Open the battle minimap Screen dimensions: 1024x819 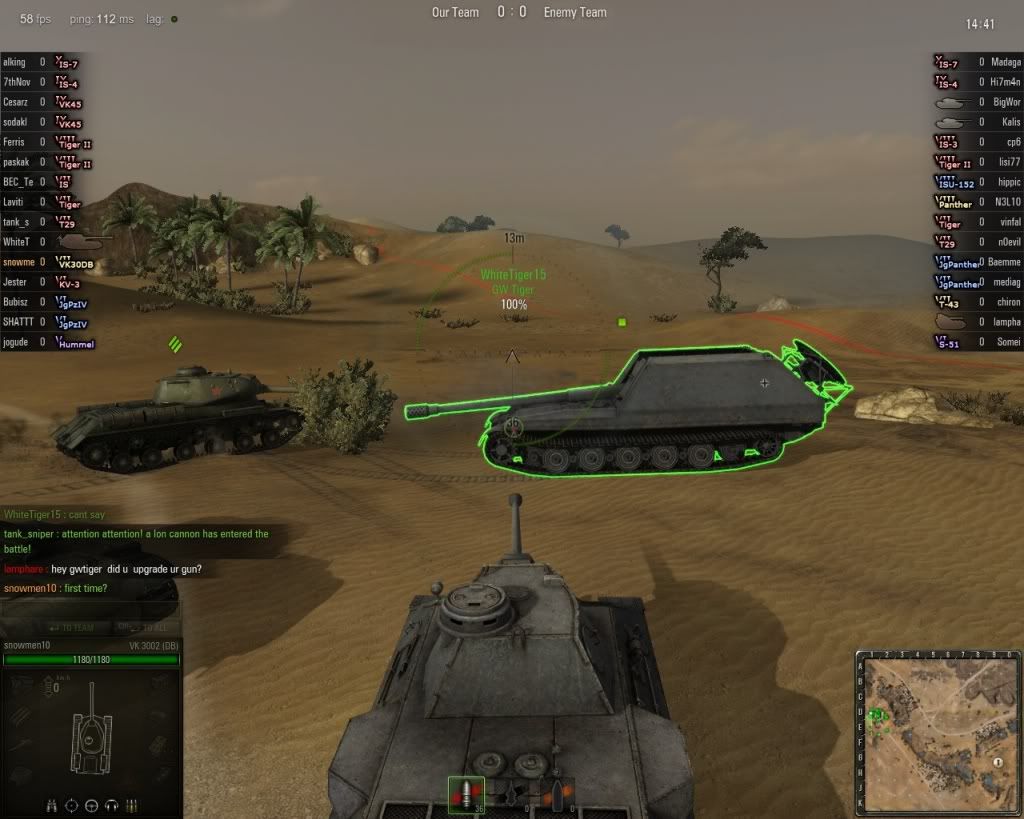(x=939, y=732)
